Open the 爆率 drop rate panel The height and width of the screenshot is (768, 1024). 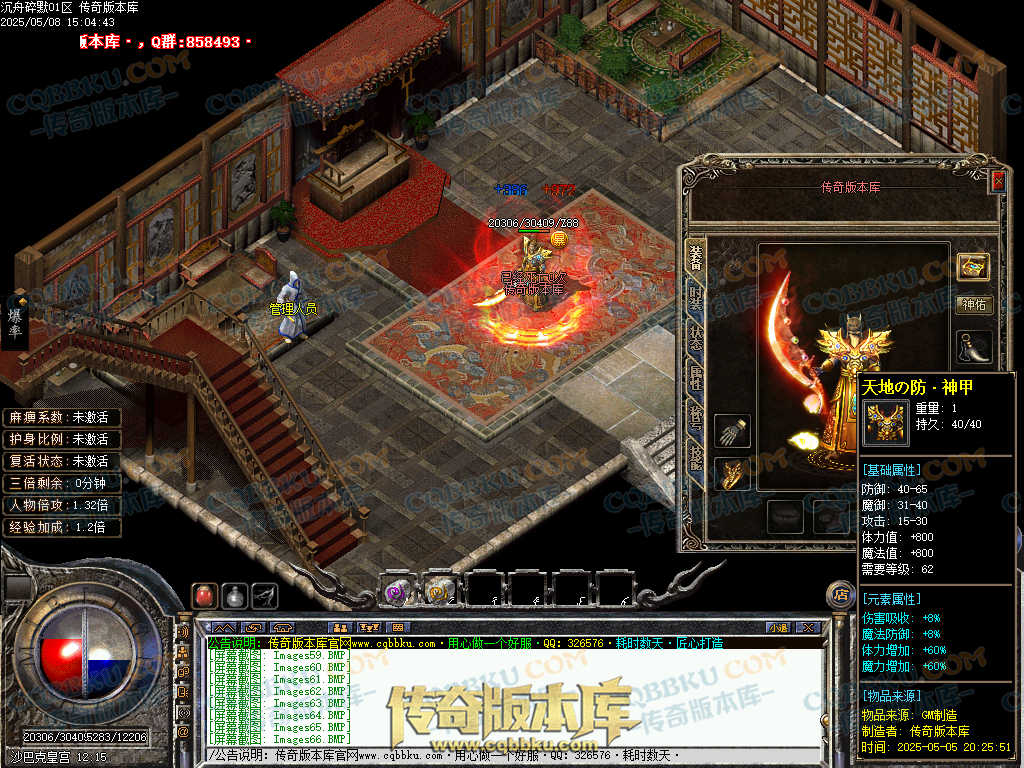point(16,322)
